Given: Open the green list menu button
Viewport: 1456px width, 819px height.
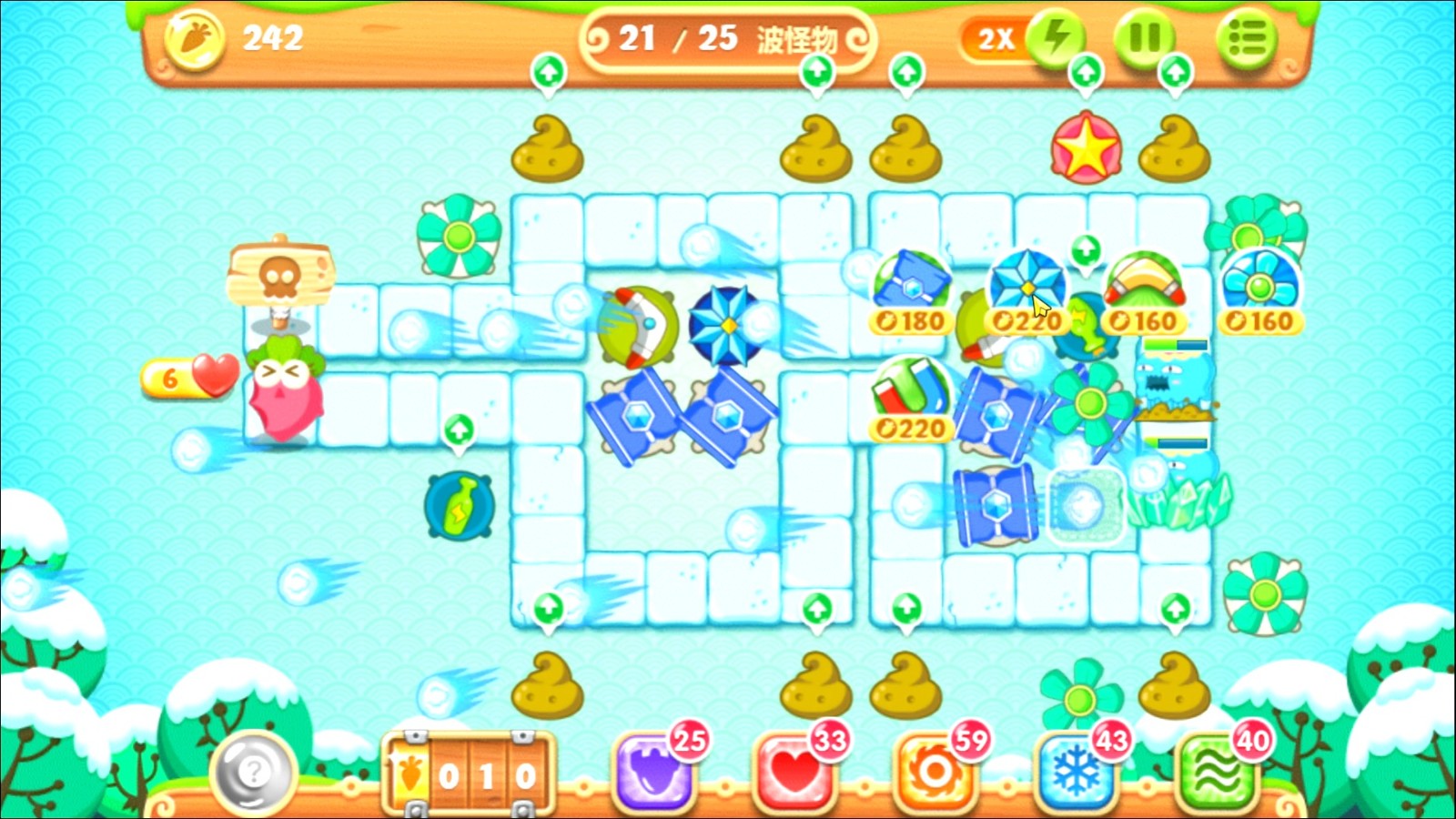Looking at the screenshot, I should click(1246, 38).
